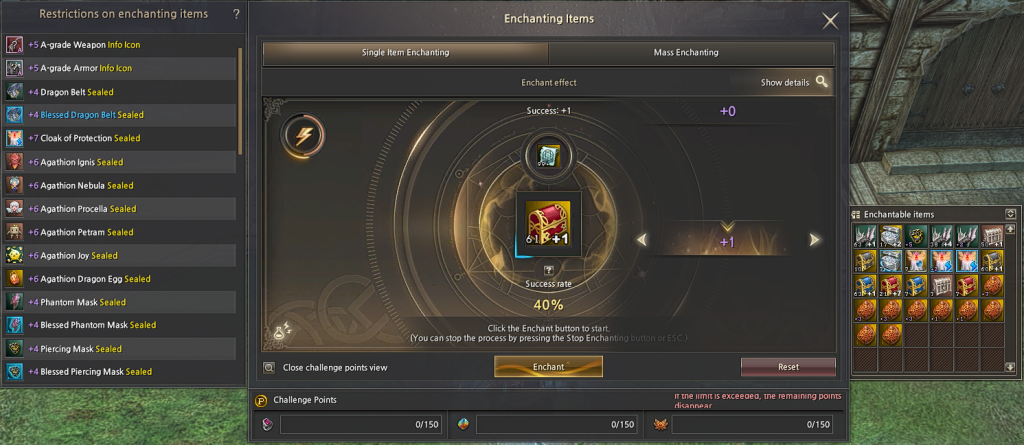Viewport: 1024px width, 445px height.
Task: Close the Enchanting Items window
Action: 830,20
